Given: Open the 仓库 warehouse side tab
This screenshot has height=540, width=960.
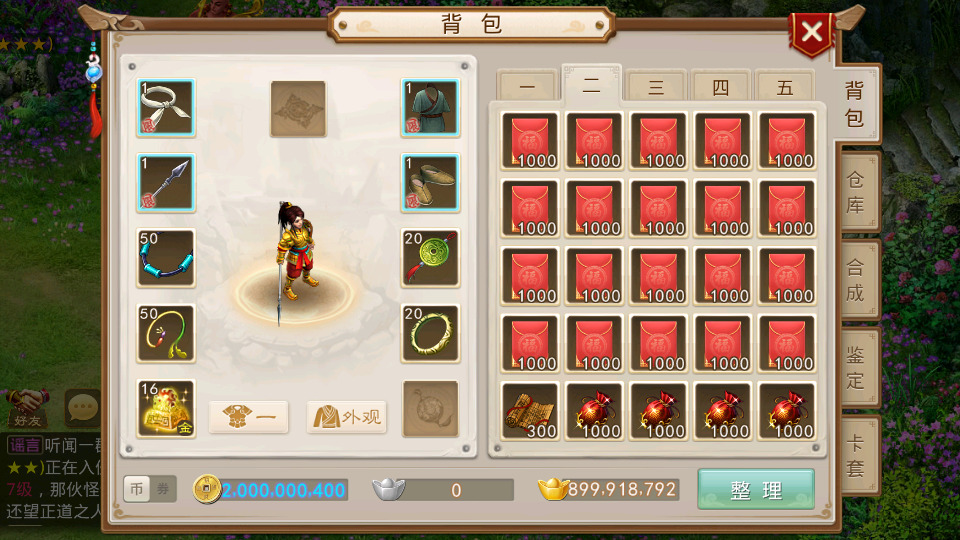Looking at the screenshot, I should (x=856, y=192).
